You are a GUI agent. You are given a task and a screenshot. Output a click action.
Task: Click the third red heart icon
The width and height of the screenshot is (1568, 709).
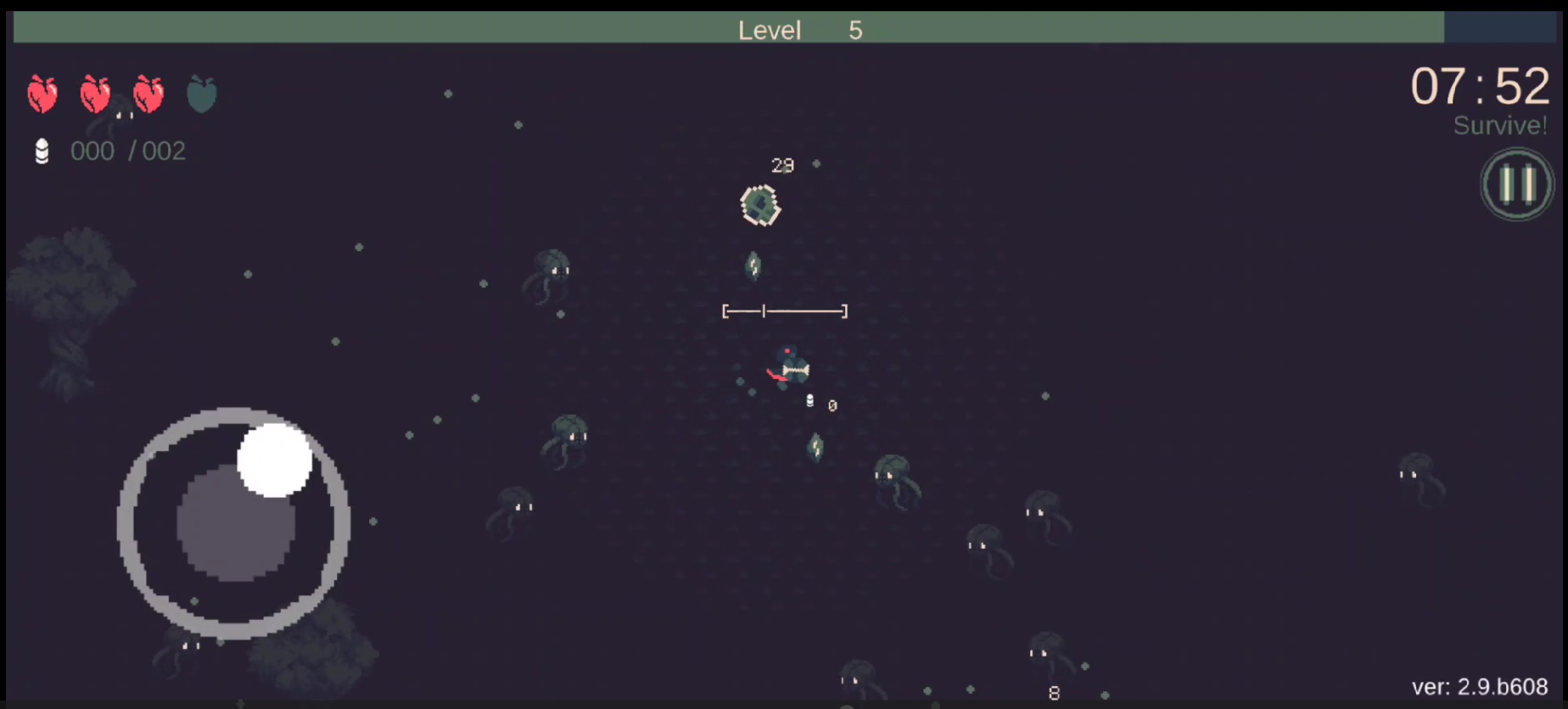pyautogui.click(x=148, y=93)
